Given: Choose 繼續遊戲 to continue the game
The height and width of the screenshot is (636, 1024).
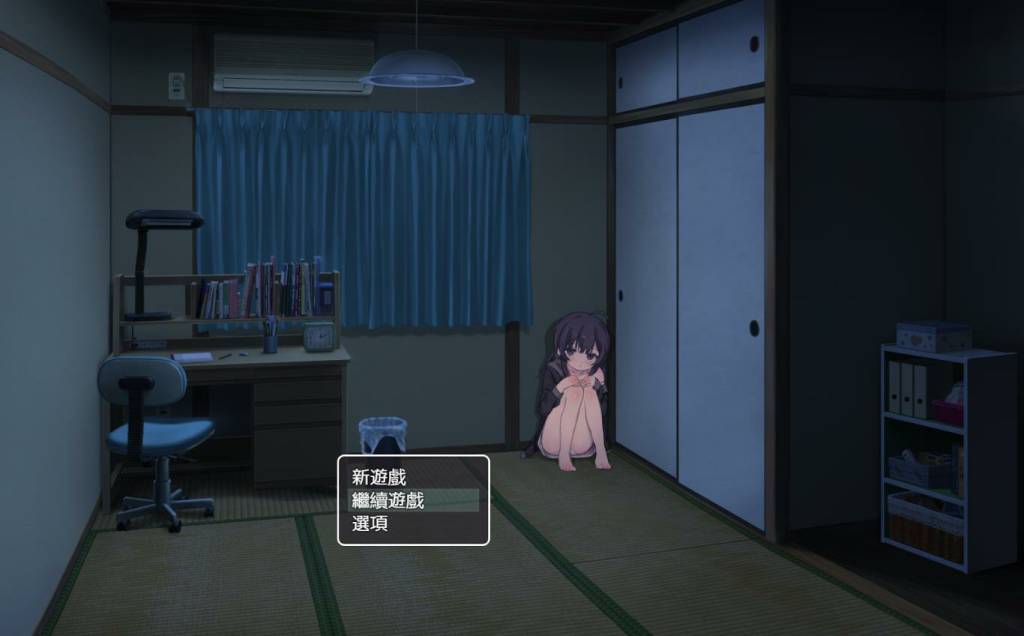Looking at the screenshot, I should pyautogui.click(x=389, y=500).
